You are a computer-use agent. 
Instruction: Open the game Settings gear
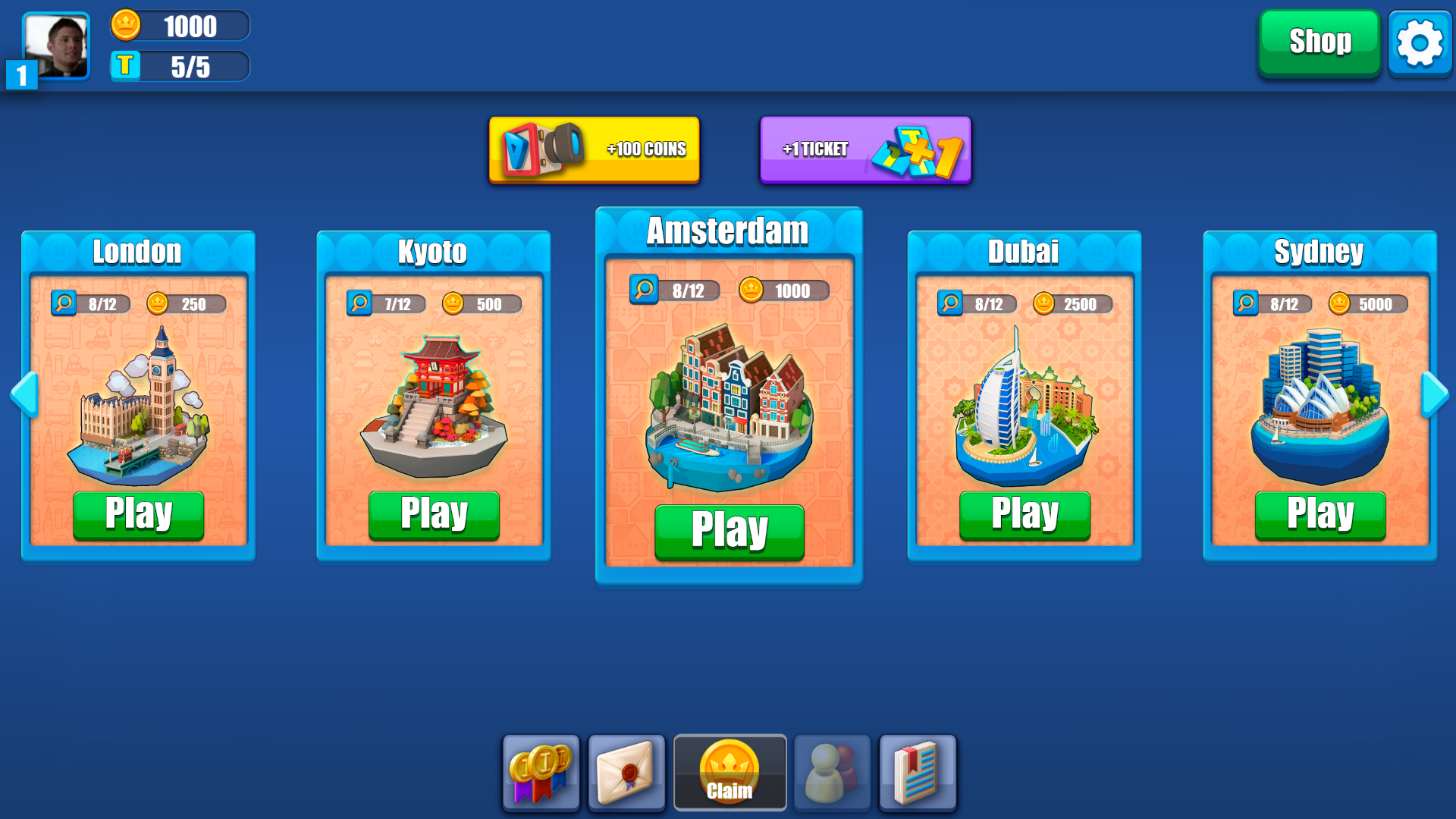pyautogui.click(x=1420, y=42)
